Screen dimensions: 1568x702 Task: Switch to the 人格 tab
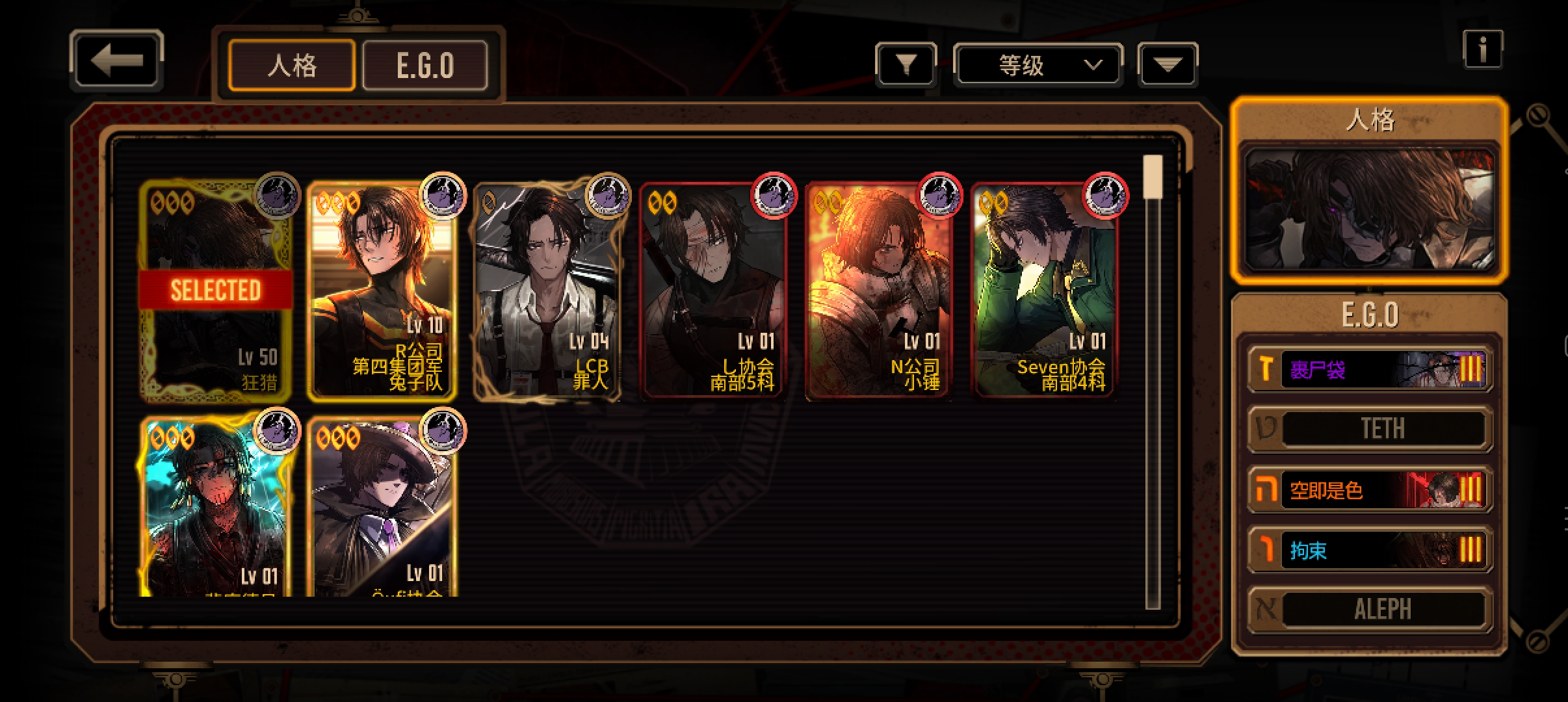[x=292, y=66]
